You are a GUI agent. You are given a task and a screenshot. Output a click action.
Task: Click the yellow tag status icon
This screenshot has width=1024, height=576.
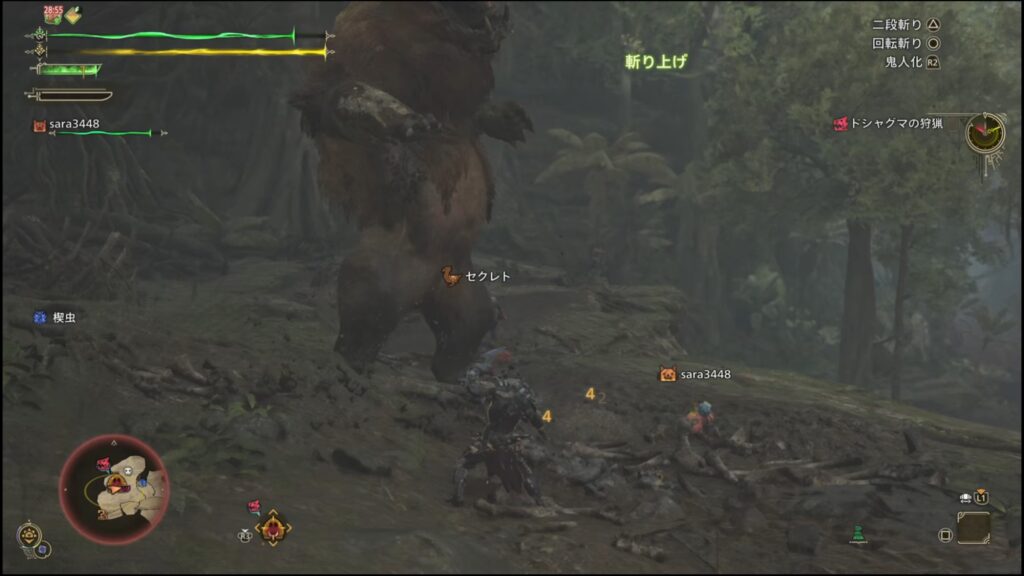[x=75, y=14]
